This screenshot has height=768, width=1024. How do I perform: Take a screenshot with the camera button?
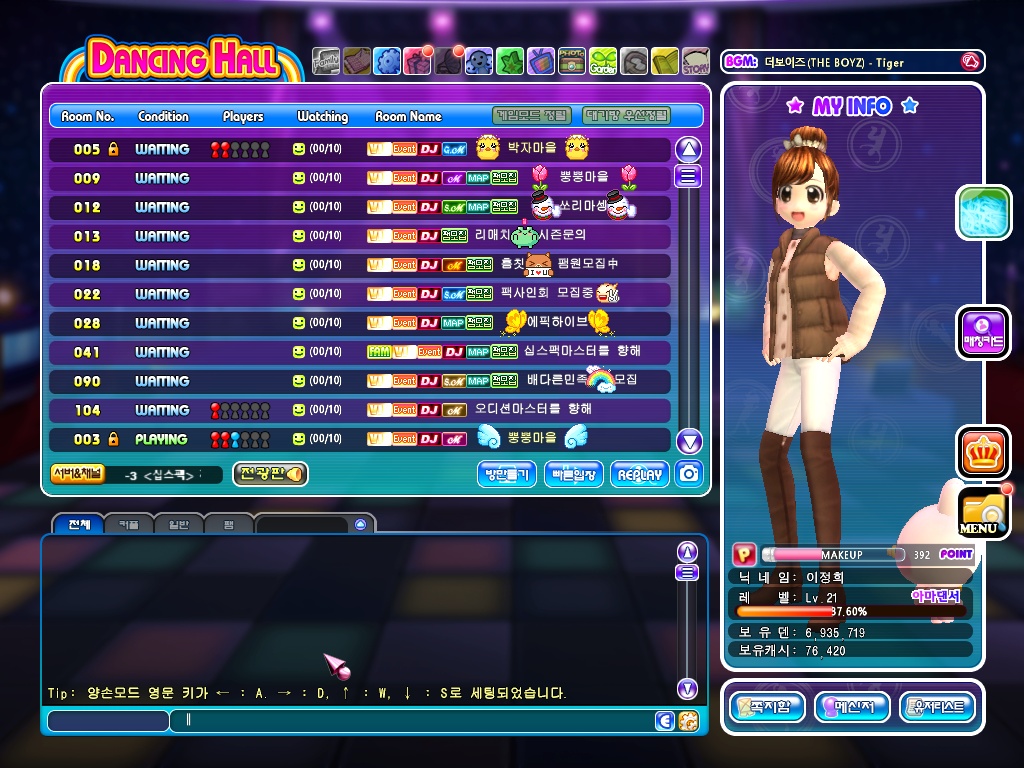pyautogui.click(x=688, y=474)
